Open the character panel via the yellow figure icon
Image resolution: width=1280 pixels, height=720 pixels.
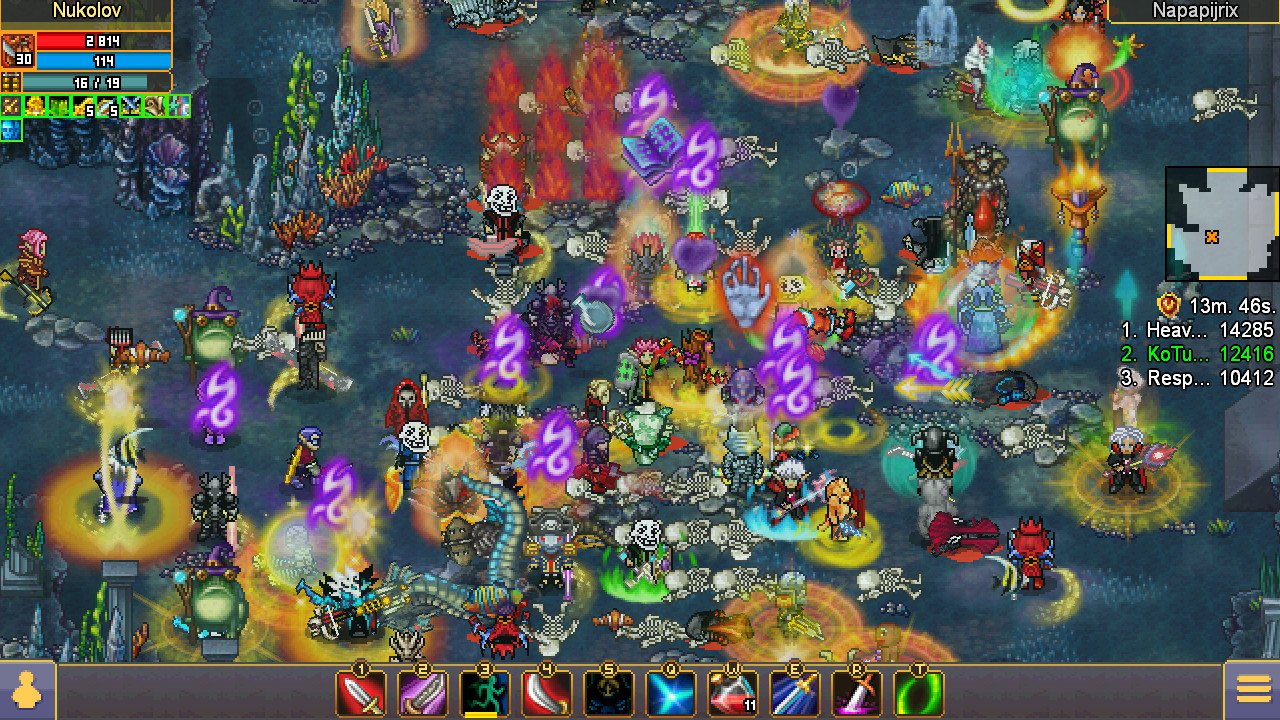click(27, 691)
